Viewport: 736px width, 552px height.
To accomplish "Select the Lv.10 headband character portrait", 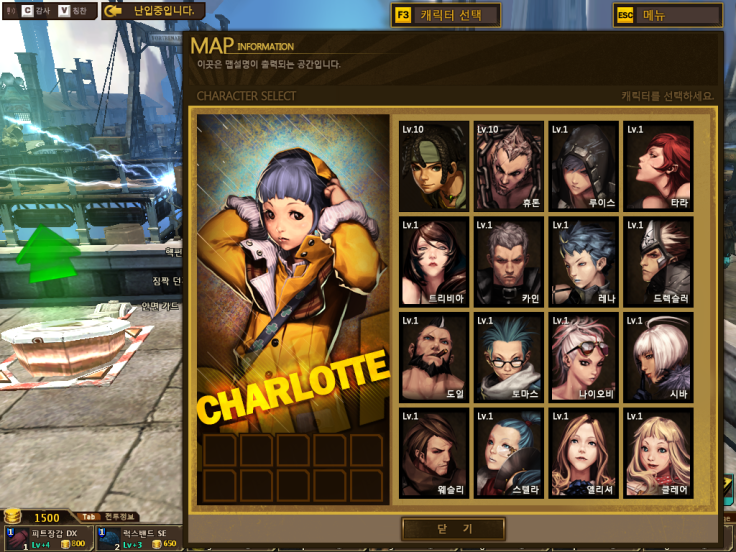I will pos(434,166).
